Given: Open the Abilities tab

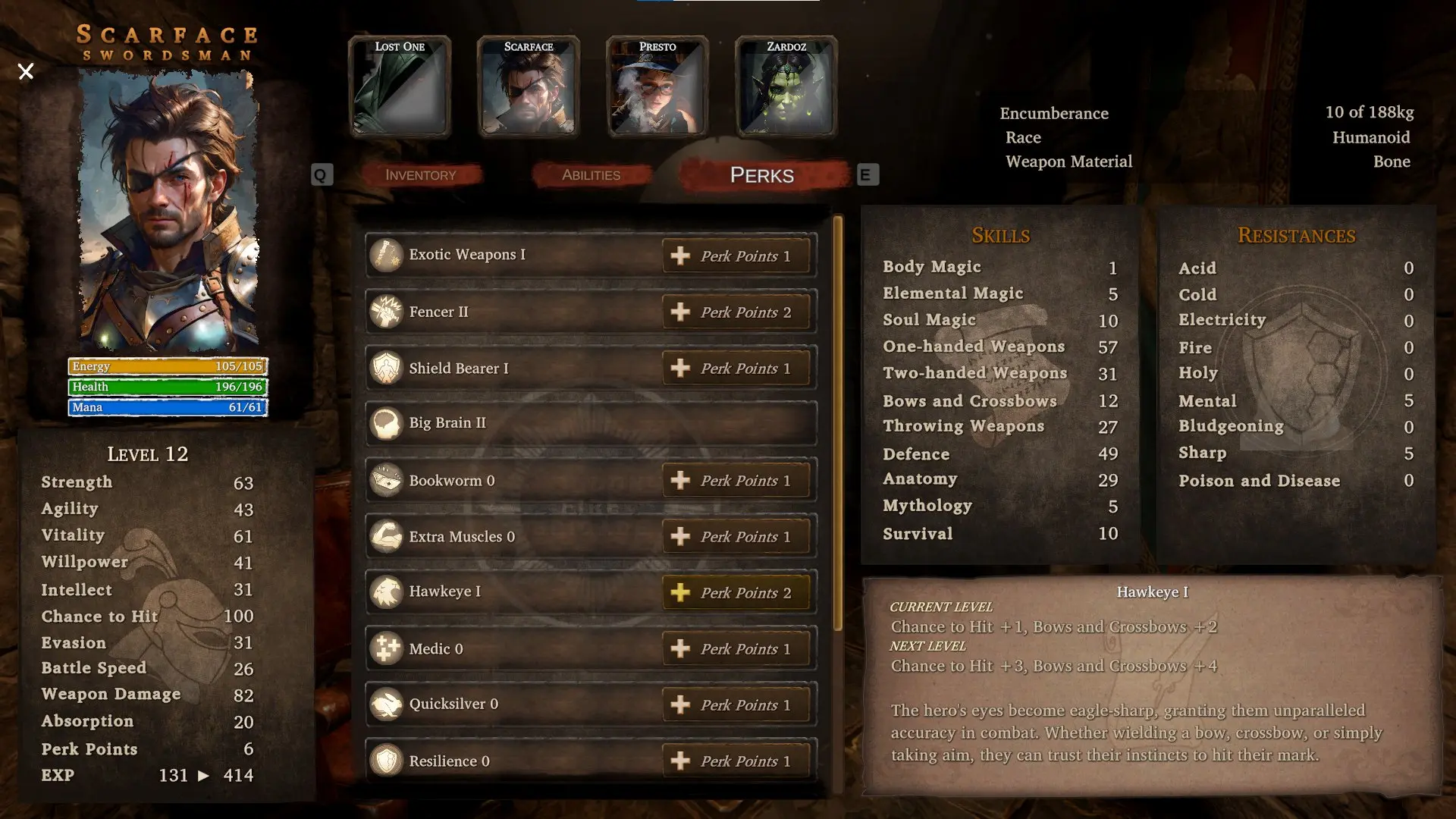Looking at the screenshot, I should pyautogui.click(x=591, y=175).
